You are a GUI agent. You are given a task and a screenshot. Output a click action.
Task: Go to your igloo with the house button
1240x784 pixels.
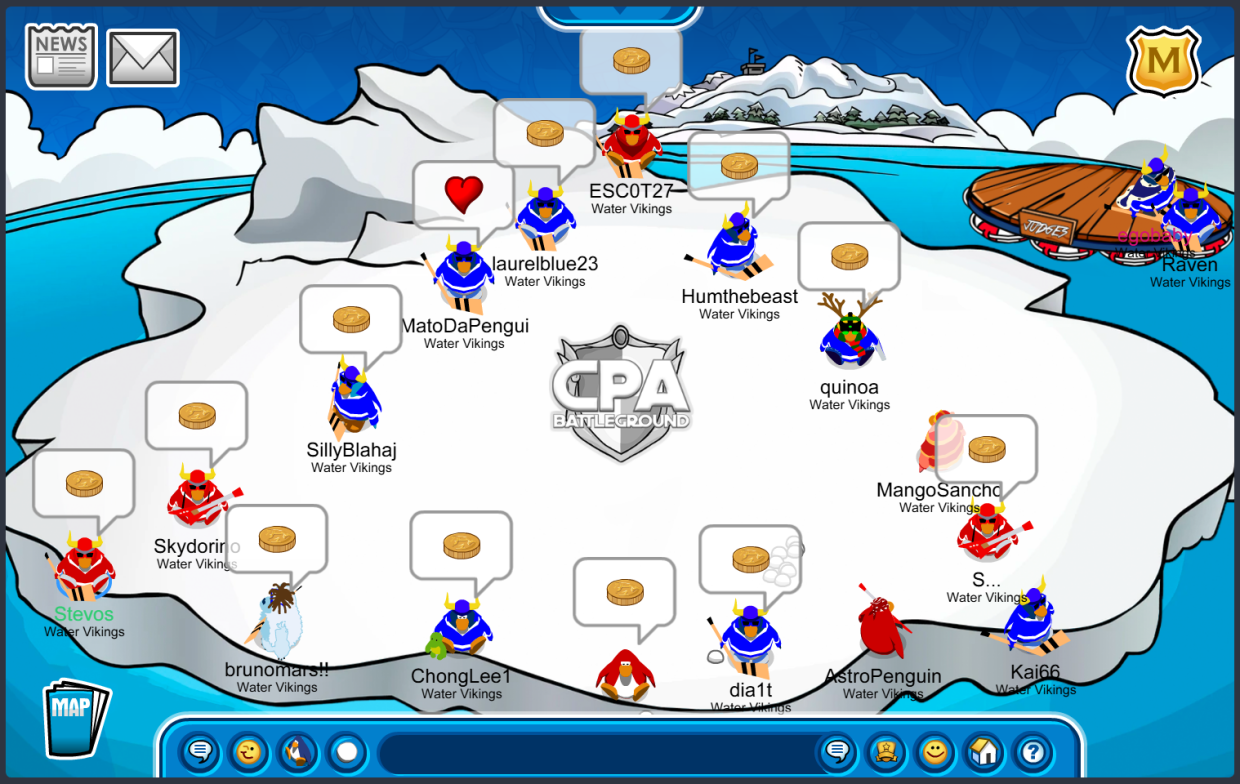(x=984, y=751)
